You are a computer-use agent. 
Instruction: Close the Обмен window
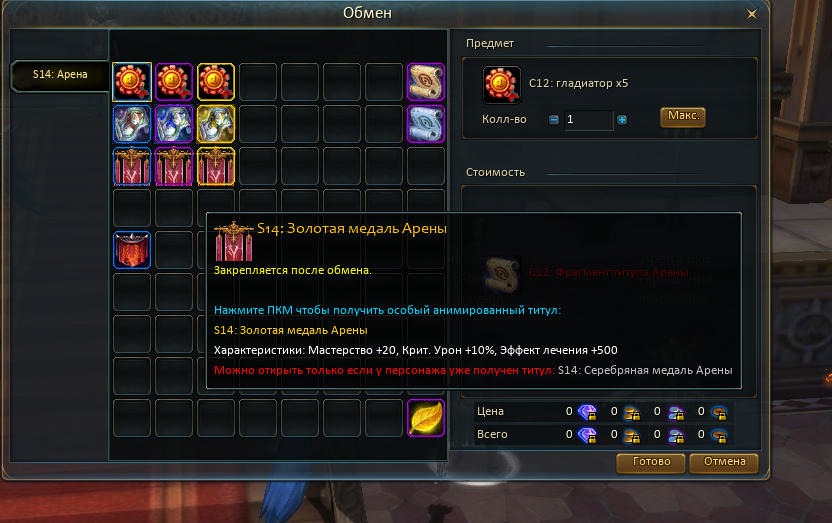[752, 14]
